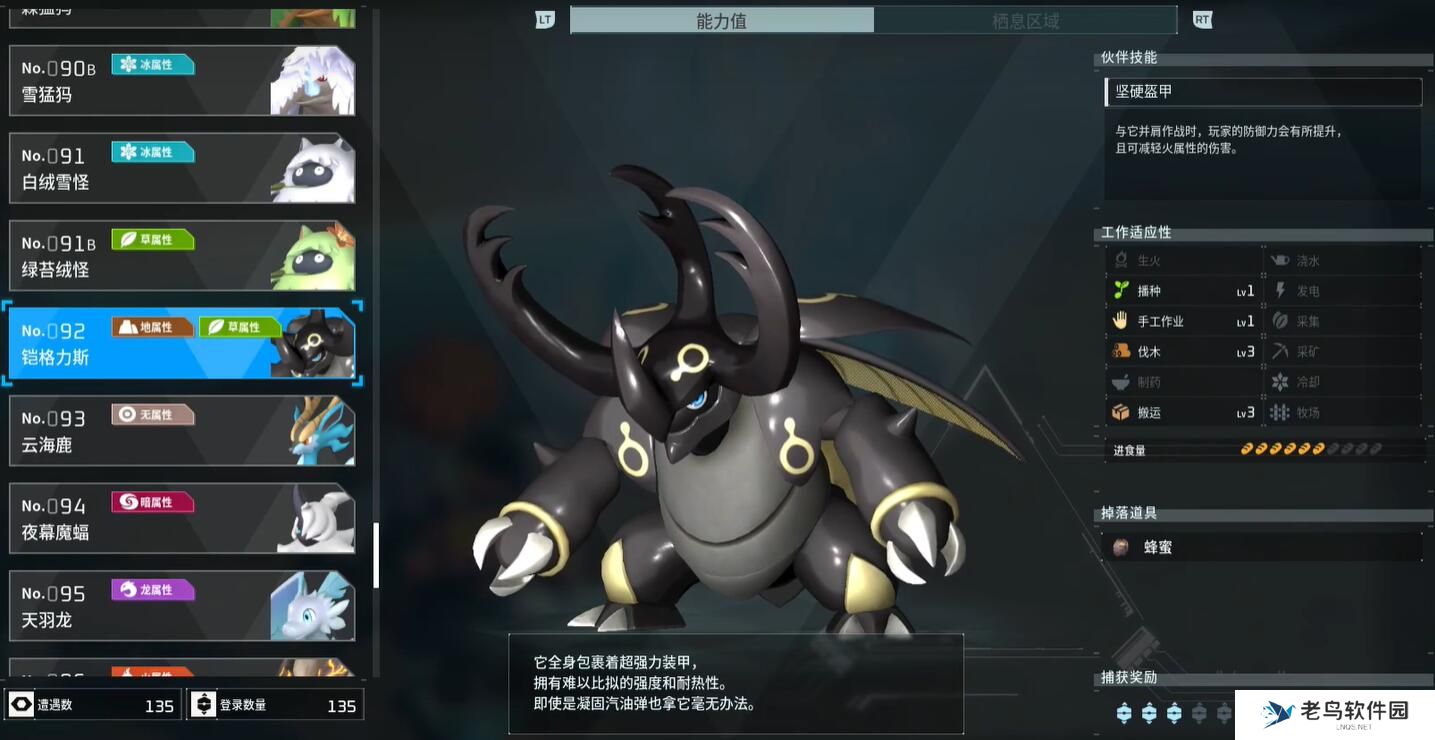Click the 伐木 work suitability row

pos(1183,352)
